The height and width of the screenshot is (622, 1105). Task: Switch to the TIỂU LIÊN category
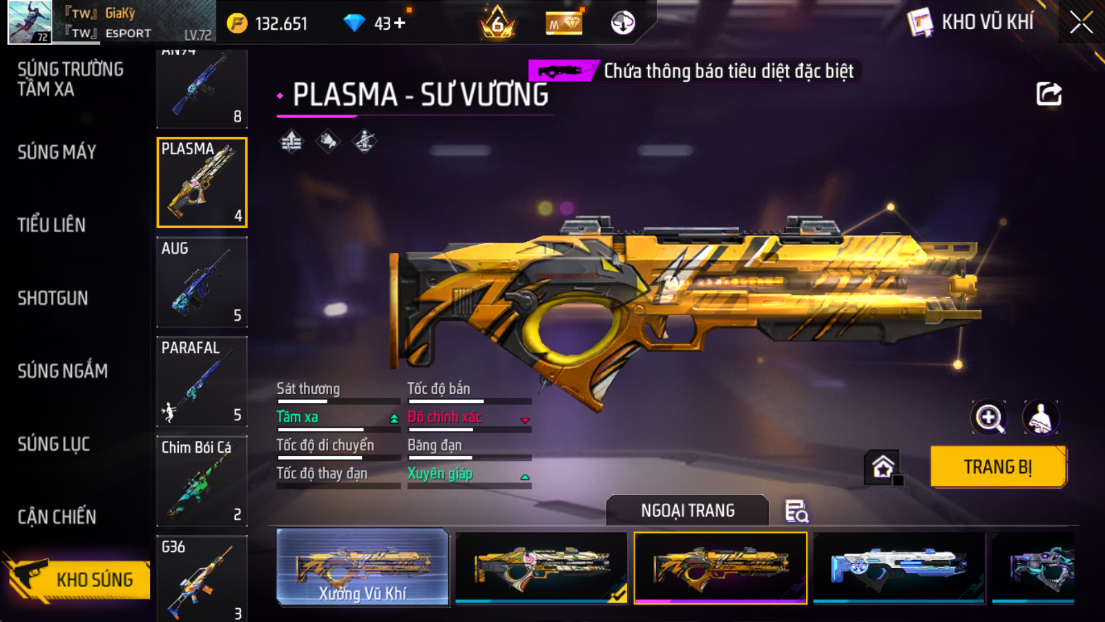pos(51,225)
